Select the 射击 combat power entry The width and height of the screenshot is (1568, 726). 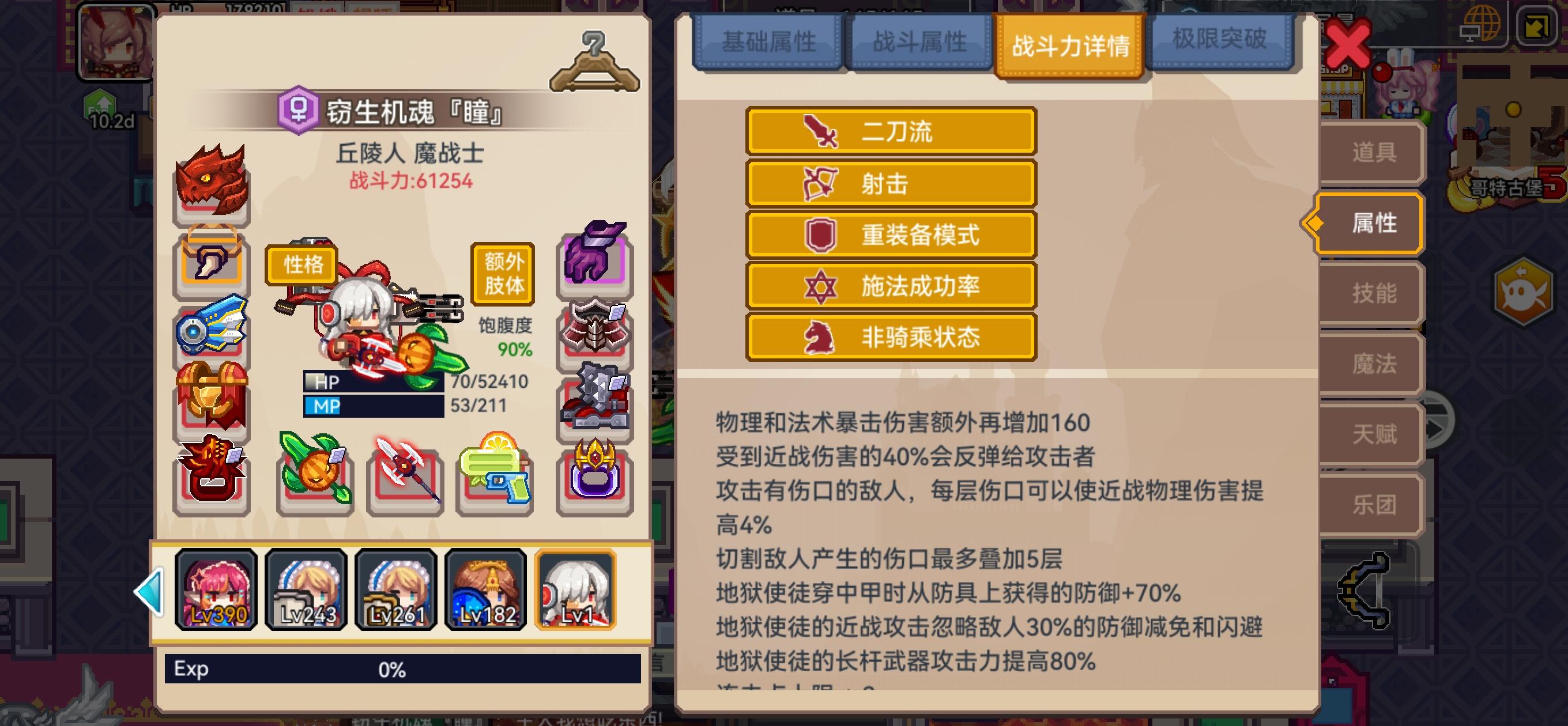pos(891,183)
